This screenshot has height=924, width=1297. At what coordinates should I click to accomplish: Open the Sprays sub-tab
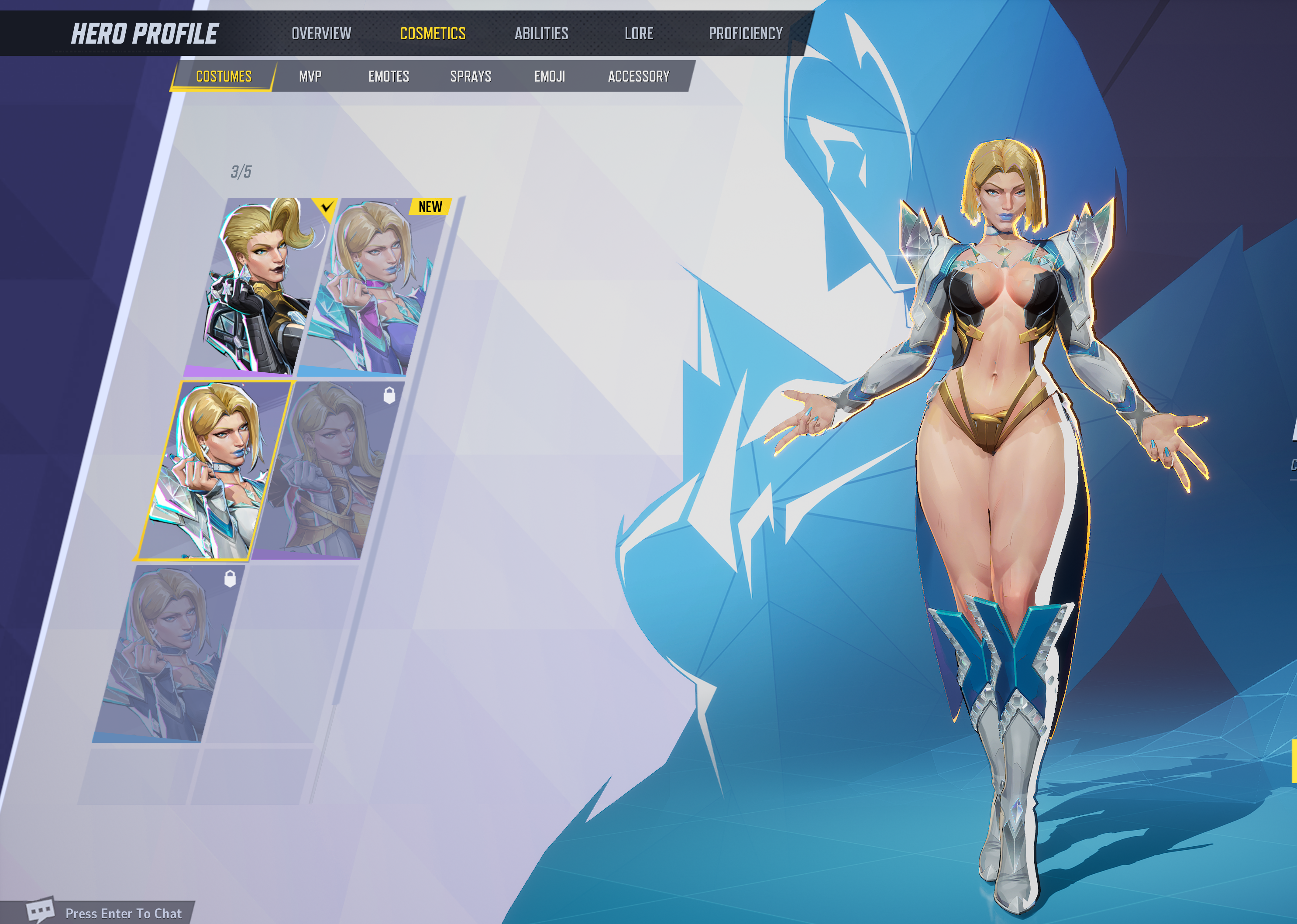[x=471, y=76]
